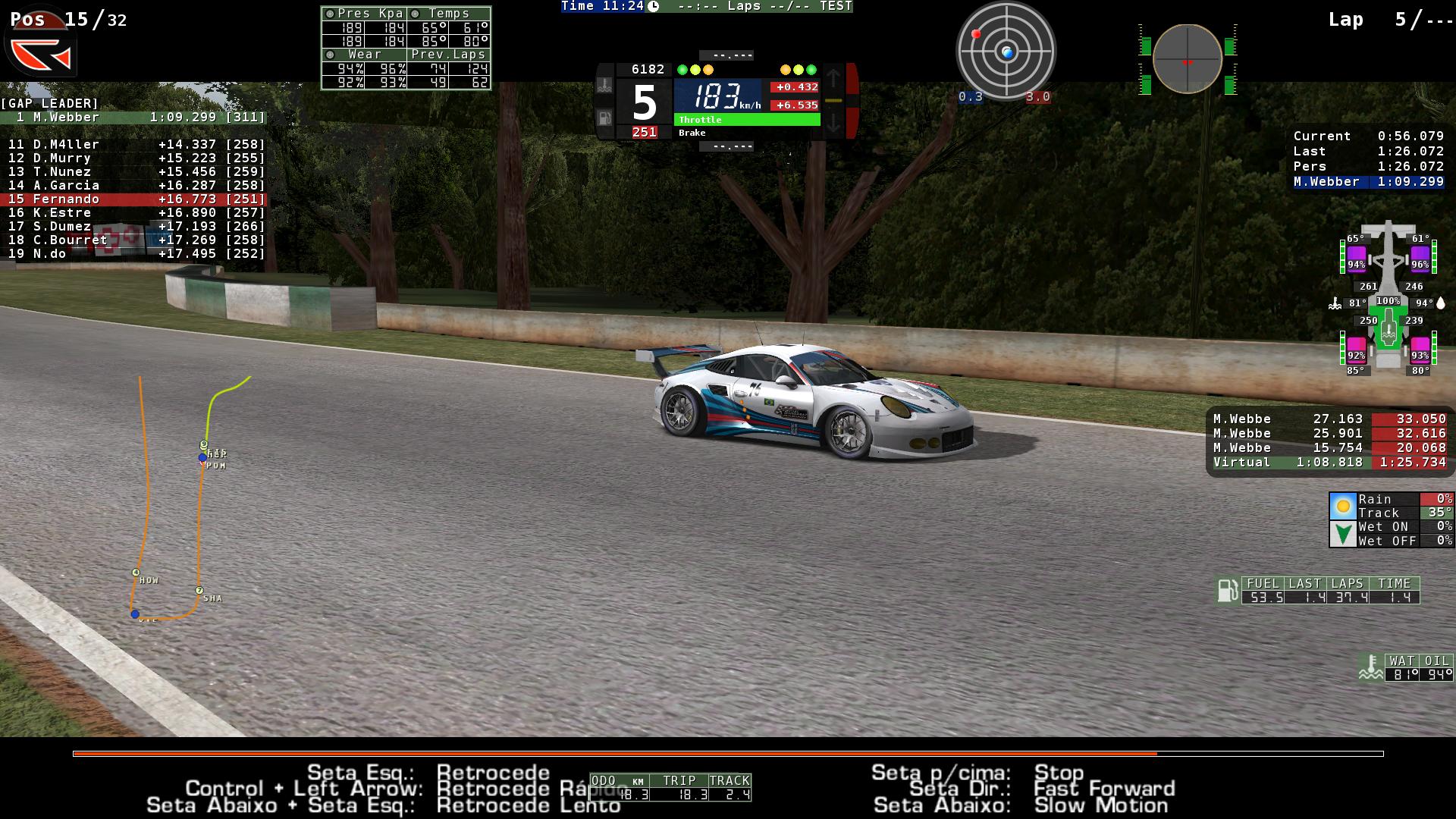Click the rFactor logo under the position counter
Image resolution: width=1456 pixels, height=819 pixels.
tap(41, 55)
